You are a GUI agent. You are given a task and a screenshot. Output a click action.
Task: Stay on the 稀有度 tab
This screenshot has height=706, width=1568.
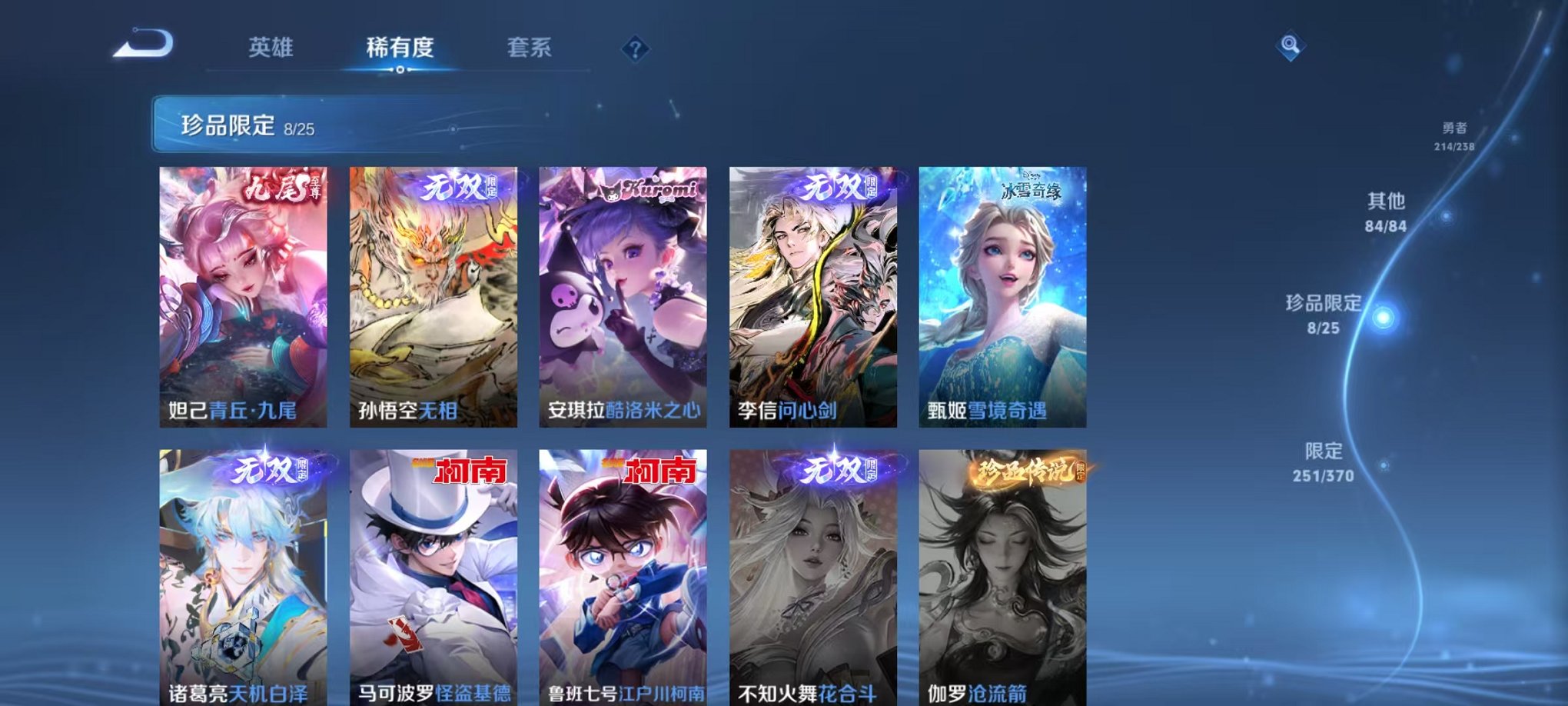point(399,48)
